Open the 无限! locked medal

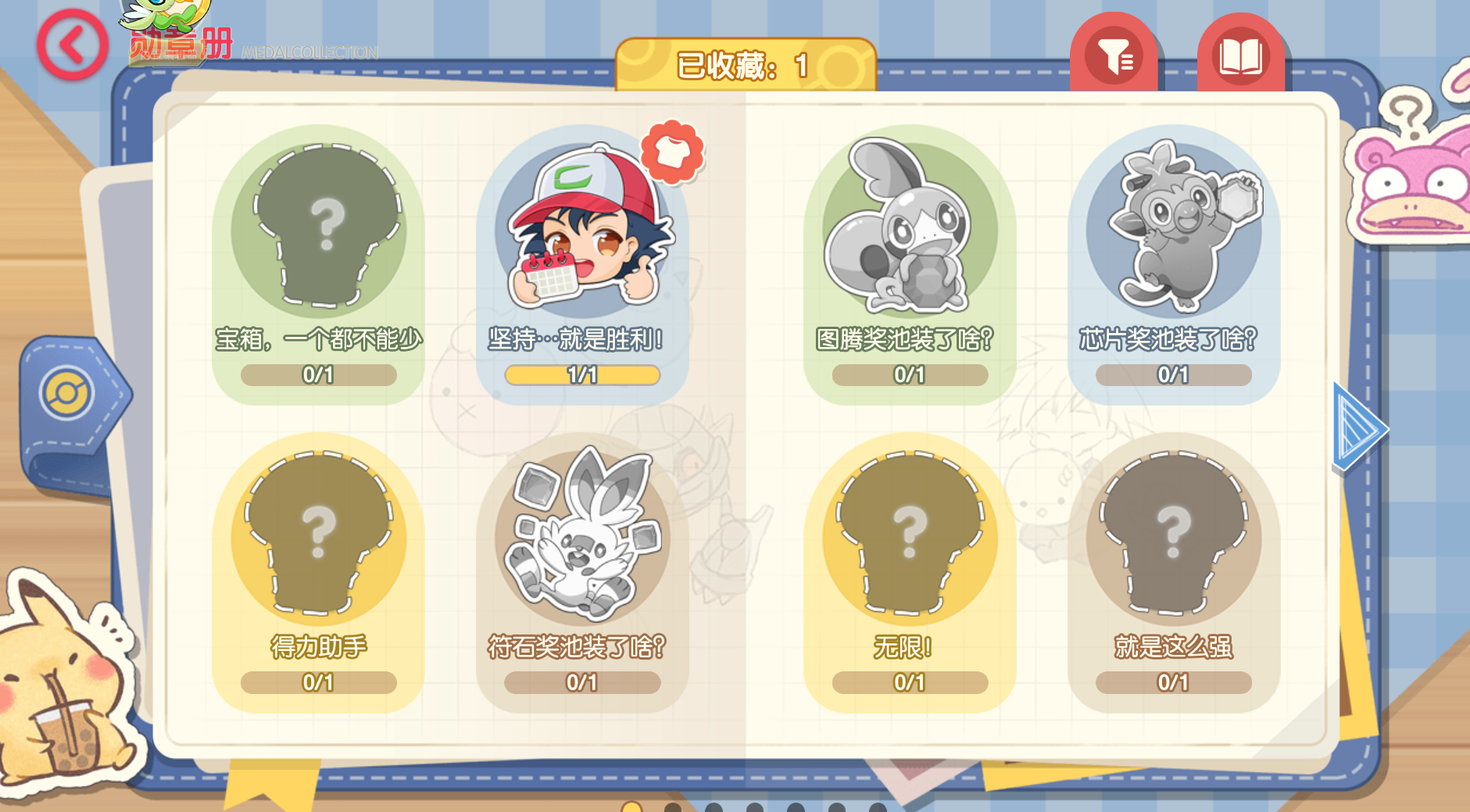[910, 539]
